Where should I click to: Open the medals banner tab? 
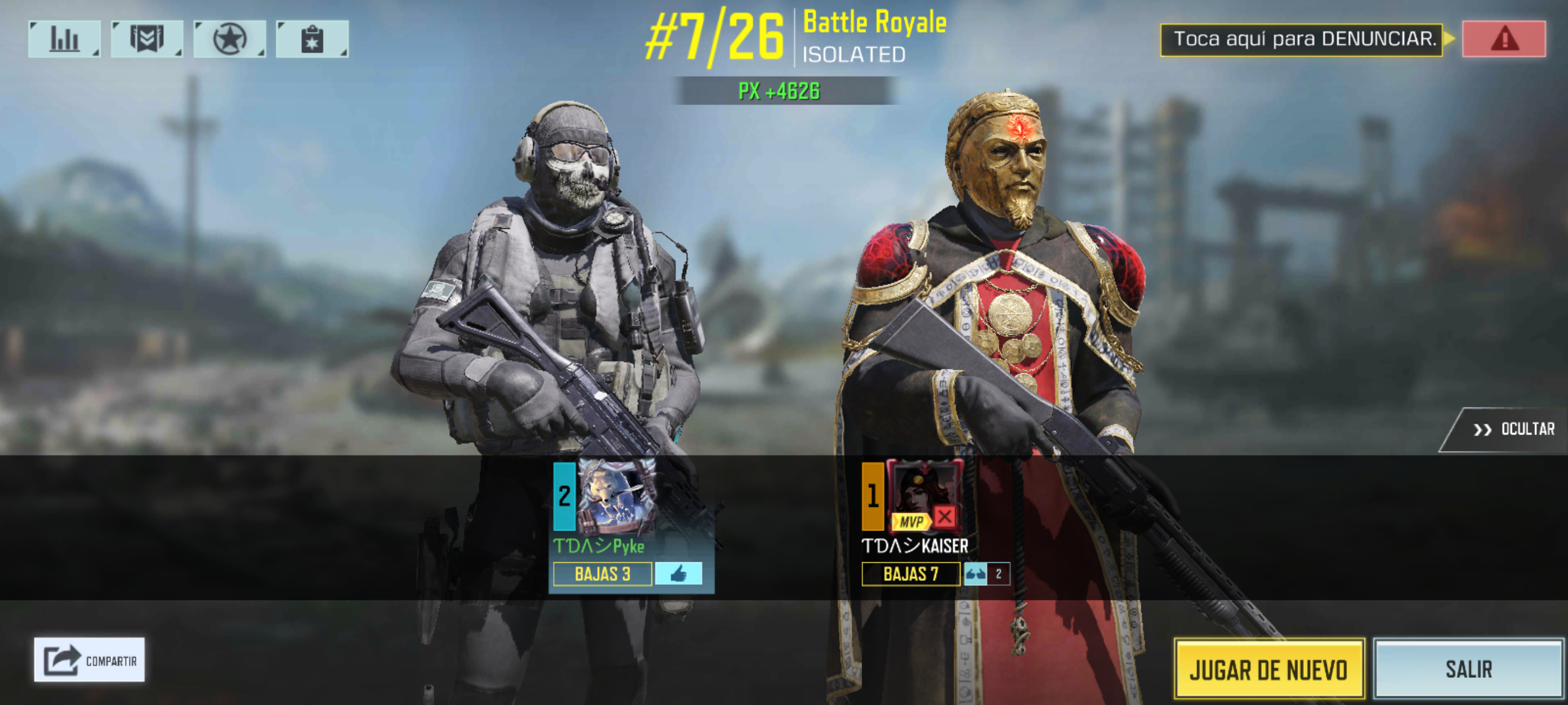point(147,39)
